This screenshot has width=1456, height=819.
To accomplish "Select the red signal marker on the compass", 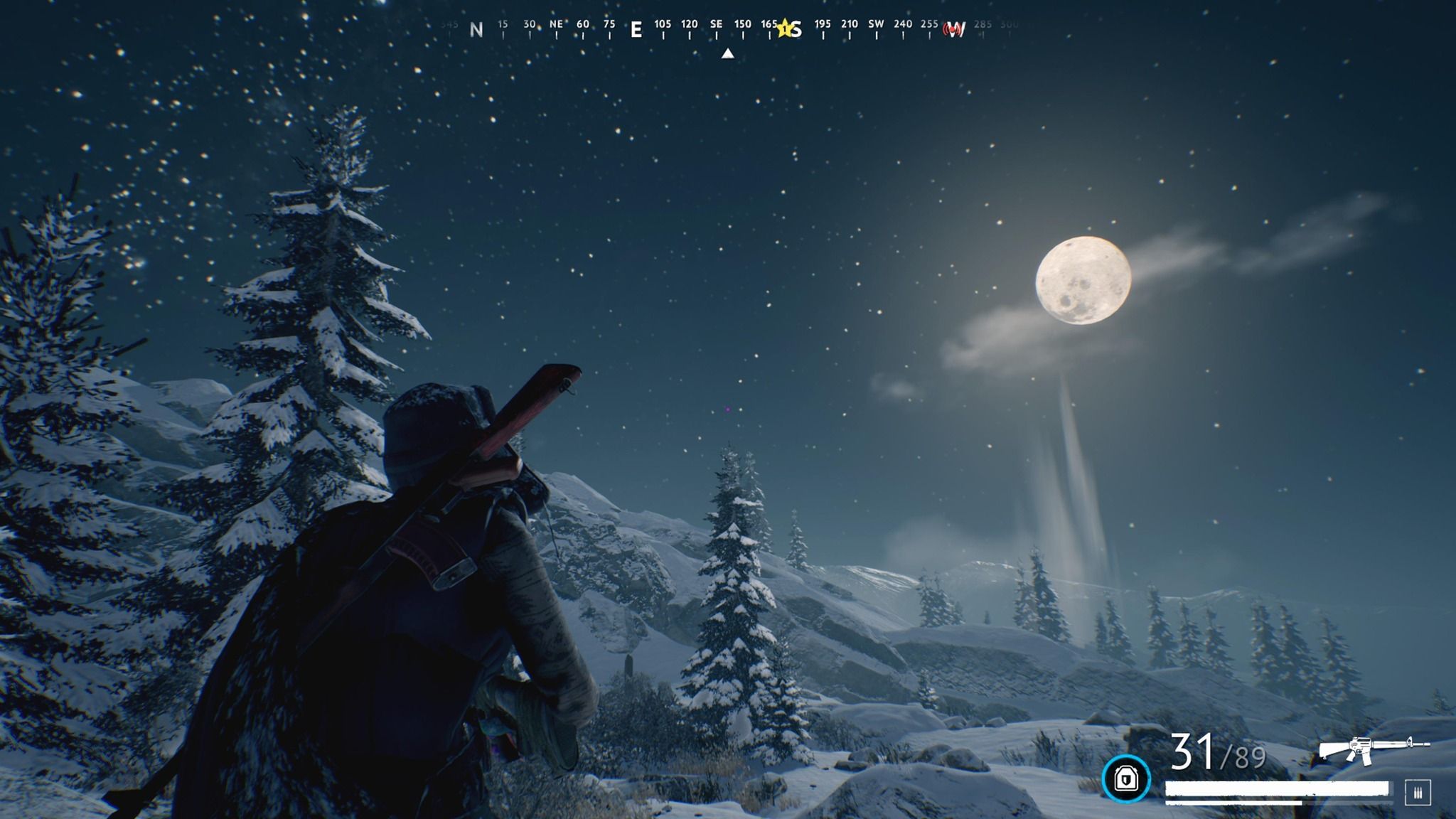I will [953, 30].
